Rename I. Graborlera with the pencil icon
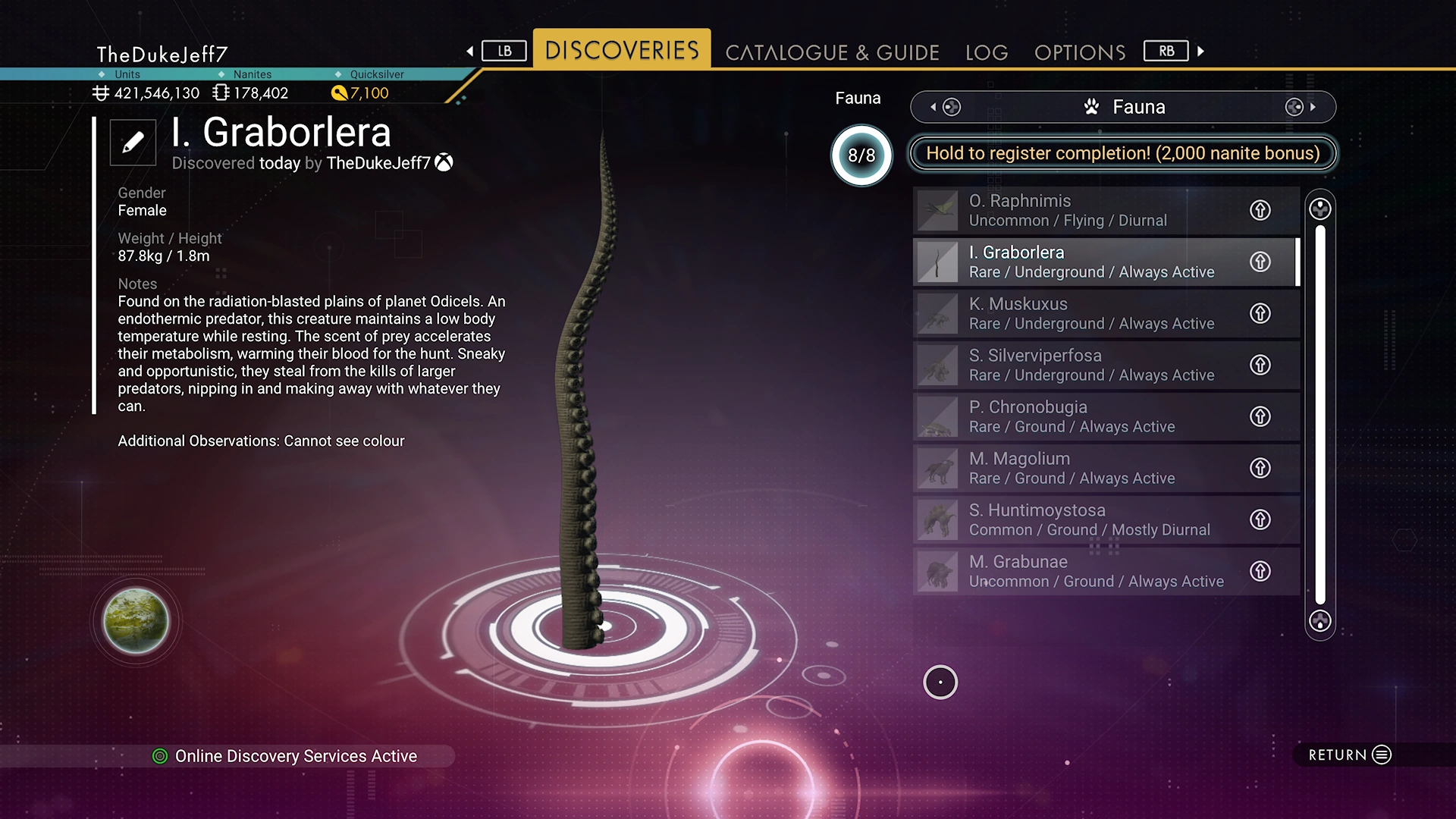This screenshot has width=1456, height=819. 133,142
